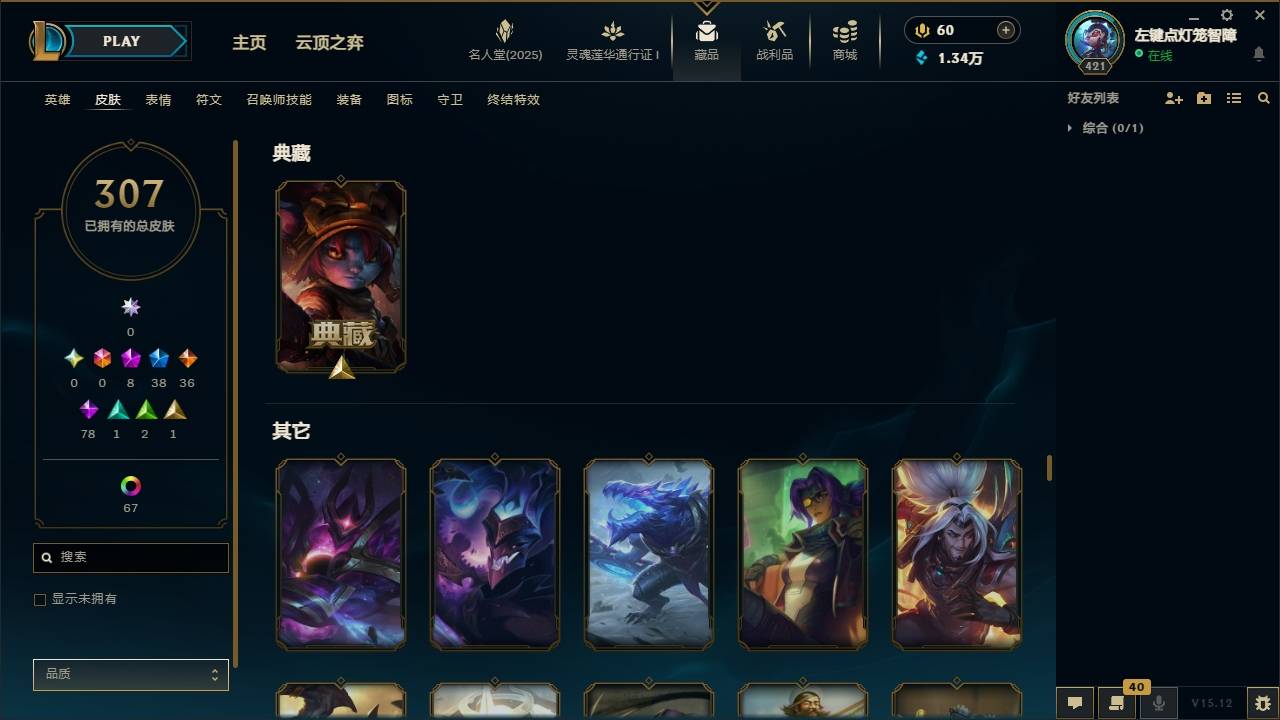1280x720 pixels.
Task: Enable the 显示未拥有 checkbox
Action: (x=40, y=599)
